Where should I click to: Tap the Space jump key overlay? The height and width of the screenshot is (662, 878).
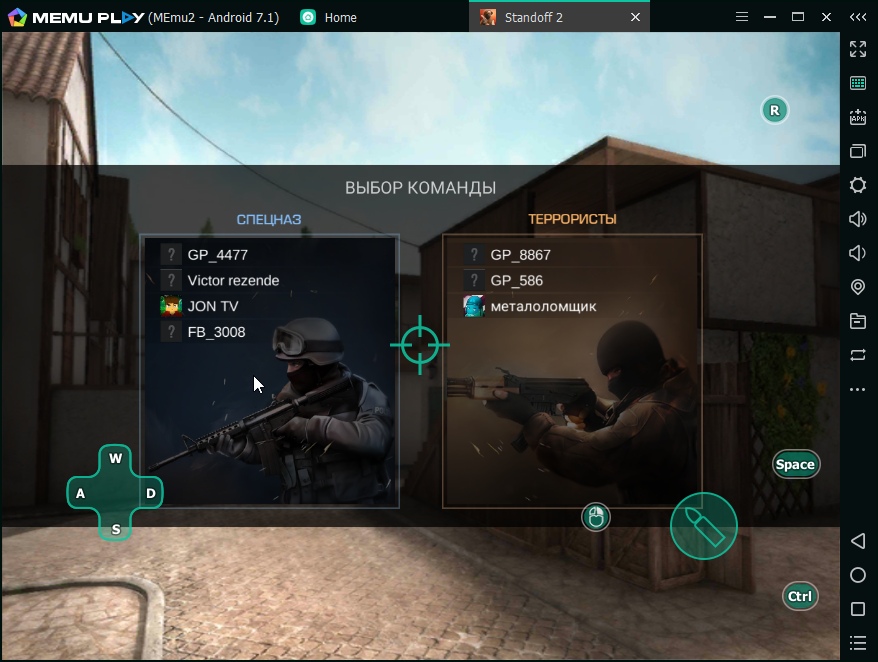pyautogui.click(x=795, y=464)
